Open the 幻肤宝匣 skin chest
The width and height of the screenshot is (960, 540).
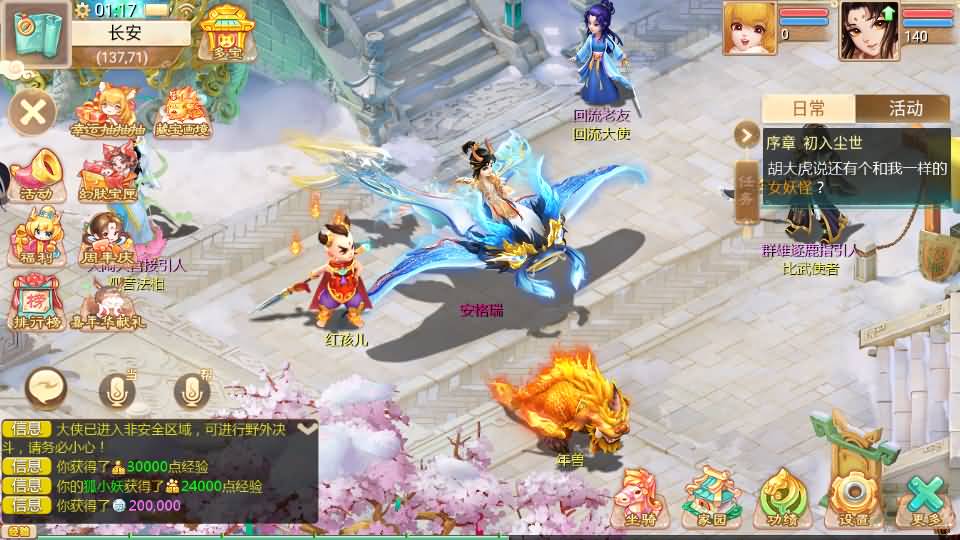tap(108, 174)
